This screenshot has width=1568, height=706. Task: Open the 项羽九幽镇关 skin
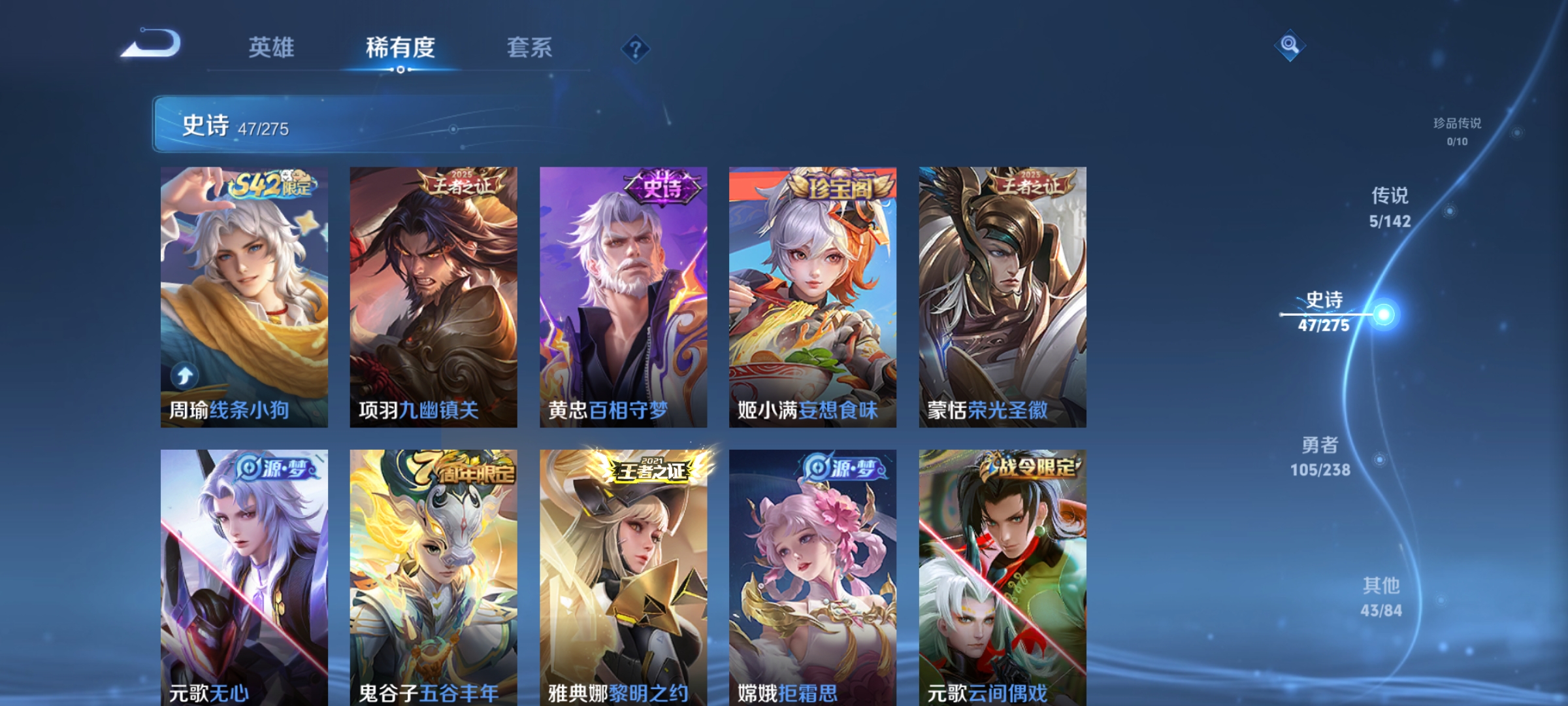[433, 294]
